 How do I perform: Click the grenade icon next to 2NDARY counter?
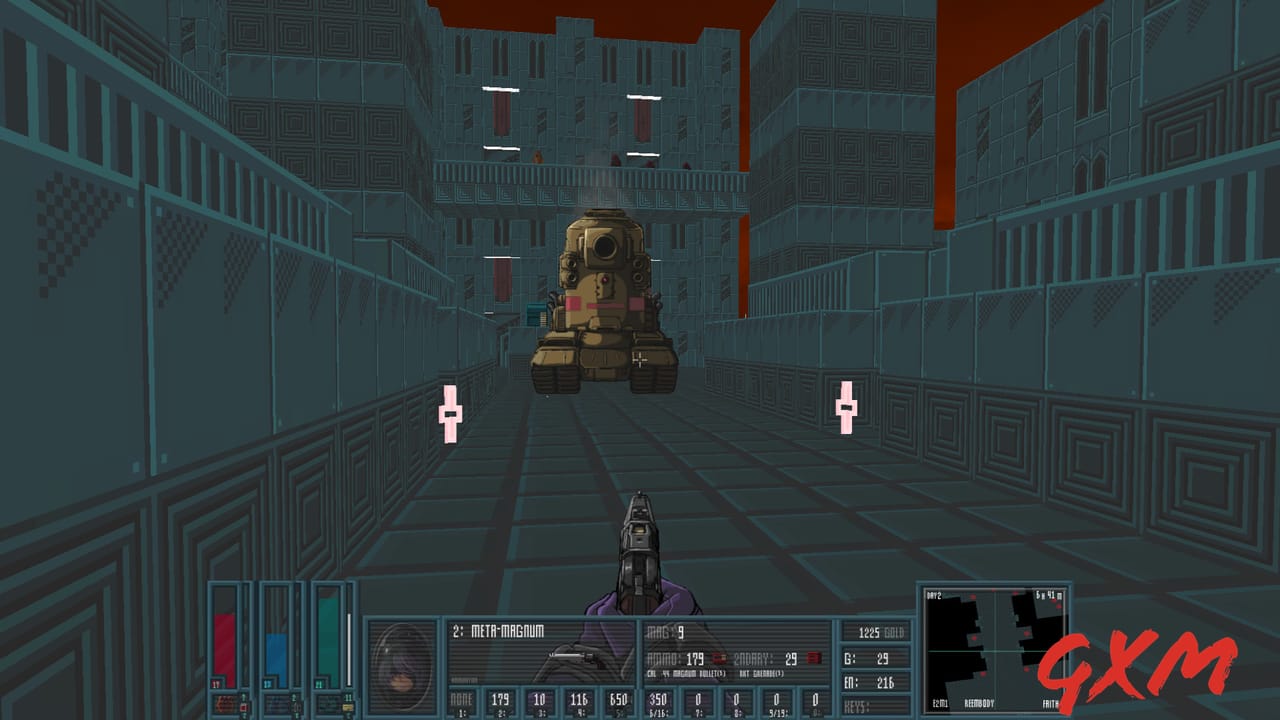click(x=813, y=658)
